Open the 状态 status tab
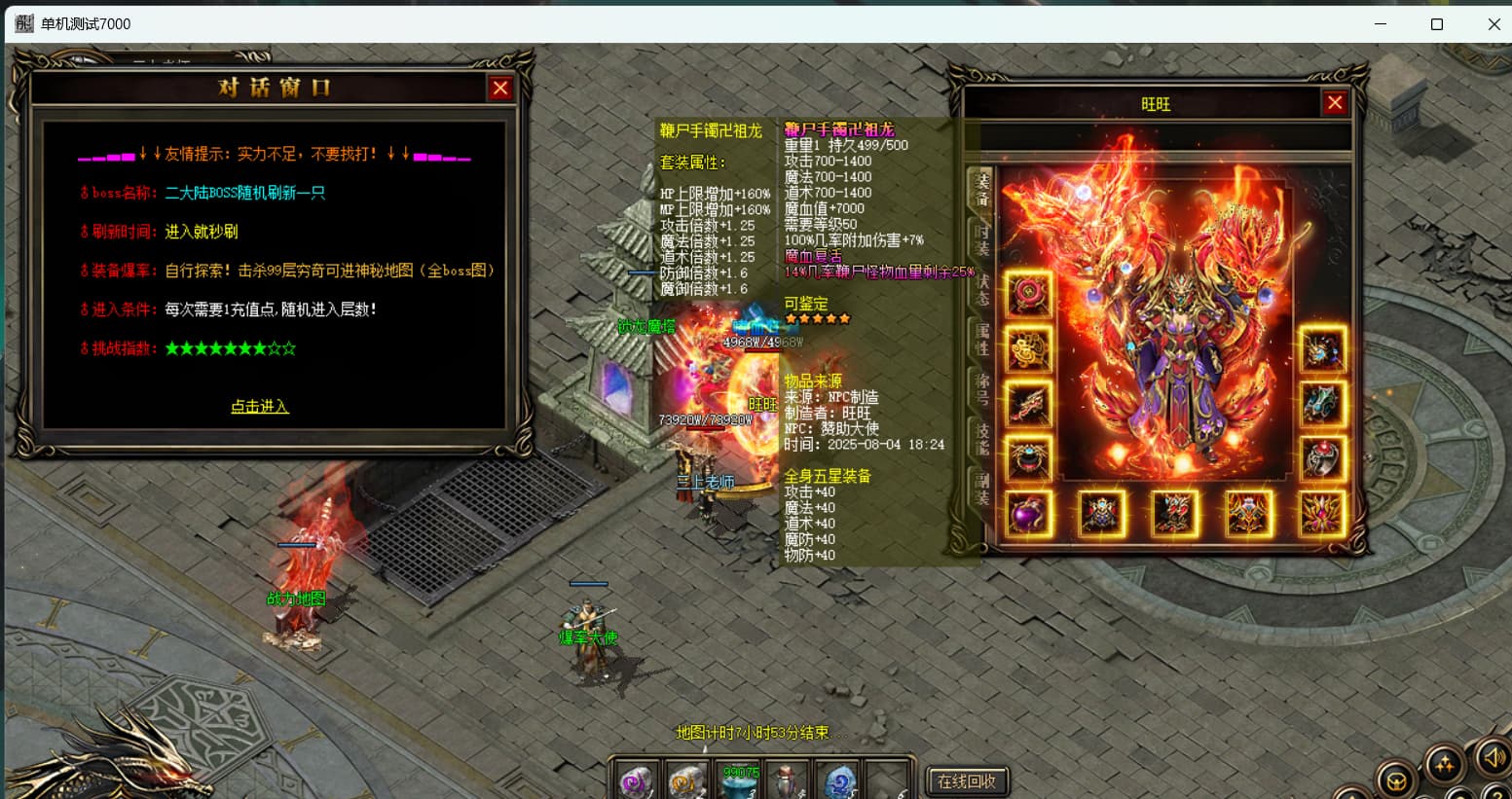Viewport: 1512px width, 799px height. (981, 290)
